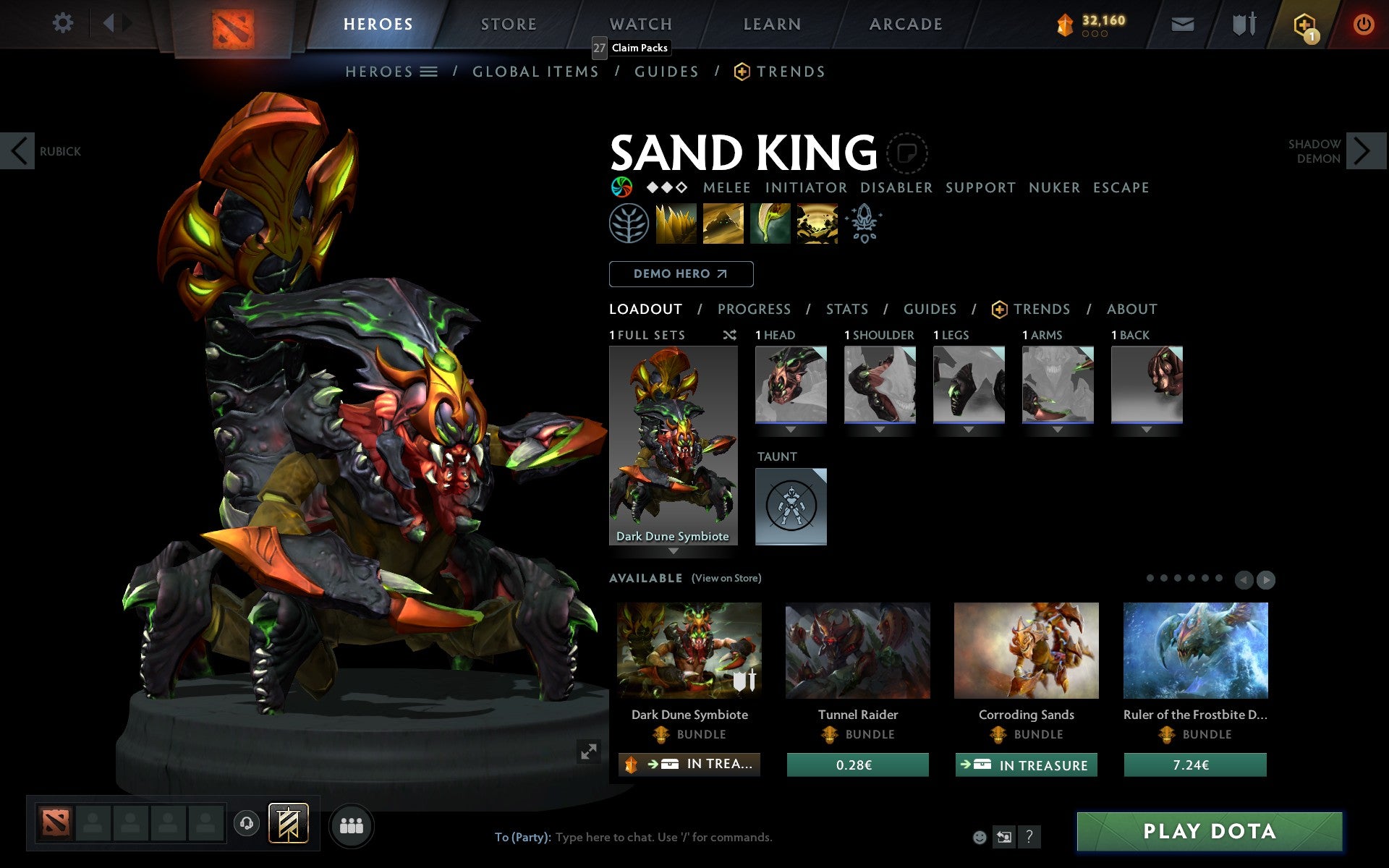1389x868 pixels.
Task: Open the heroes hamburger menu
Action: (430, 72)
